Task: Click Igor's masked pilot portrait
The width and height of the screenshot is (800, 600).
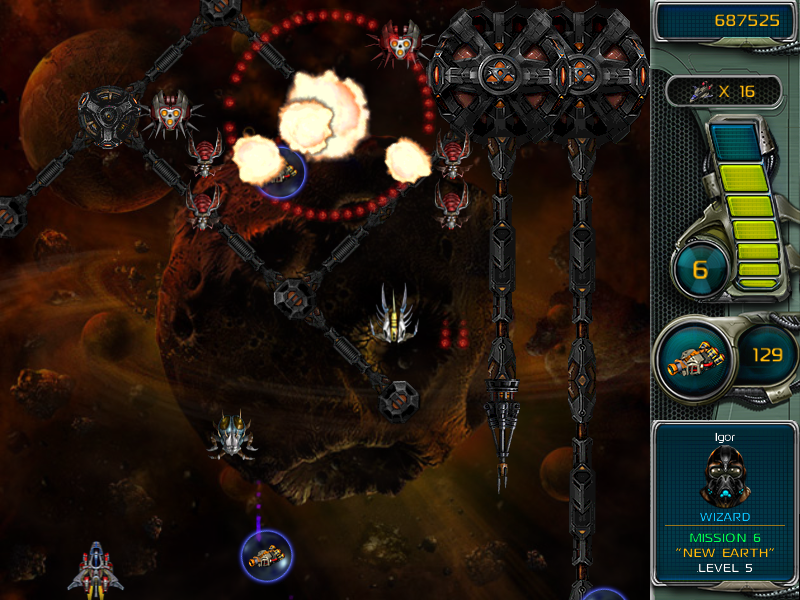Action: [x=724, y=474]
